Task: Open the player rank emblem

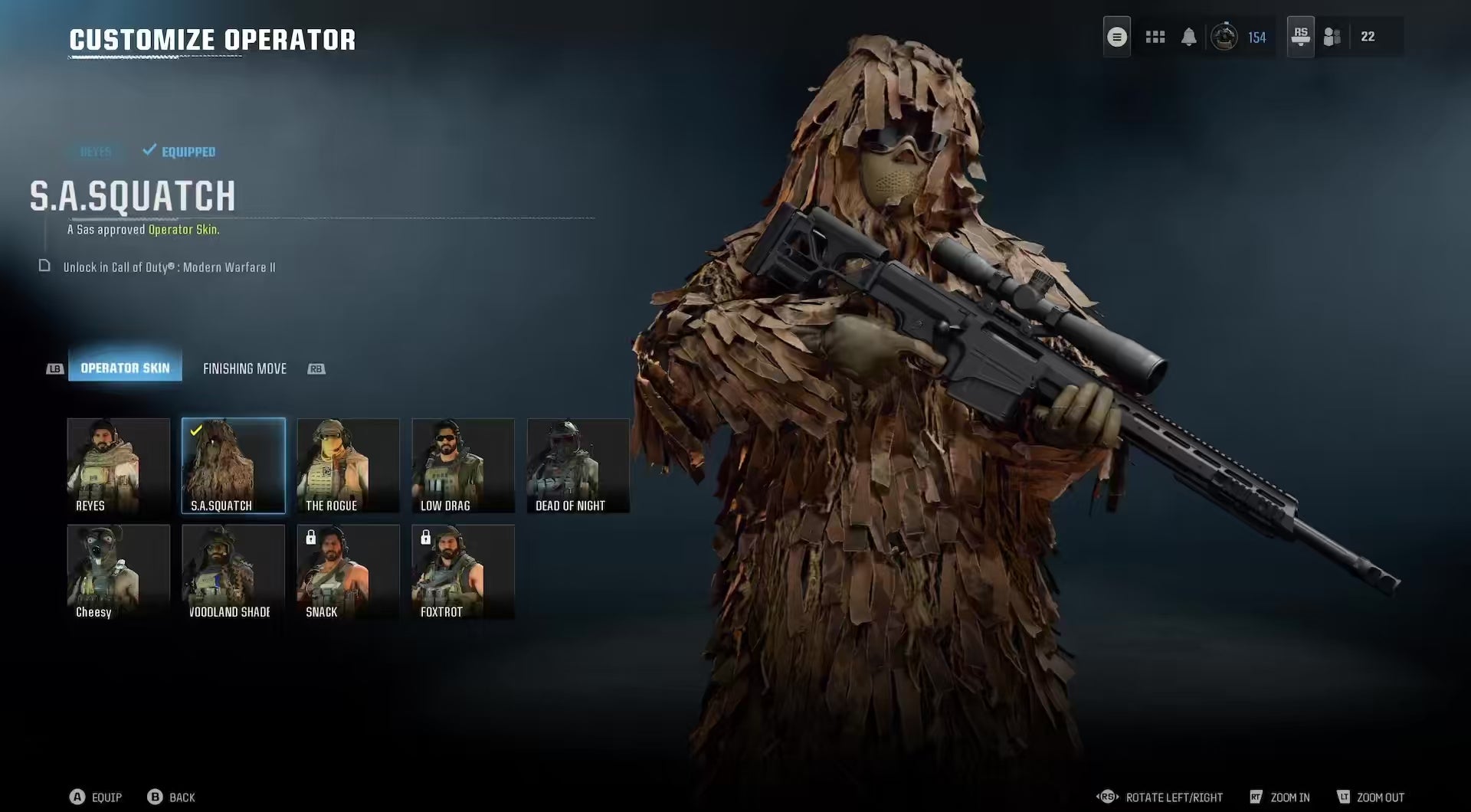Action: point(1224,37)
